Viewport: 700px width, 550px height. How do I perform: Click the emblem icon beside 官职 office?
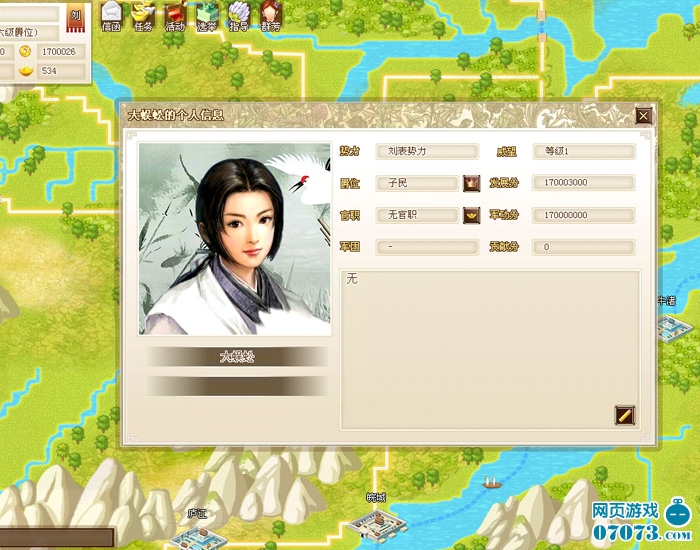tap(471, 215)
